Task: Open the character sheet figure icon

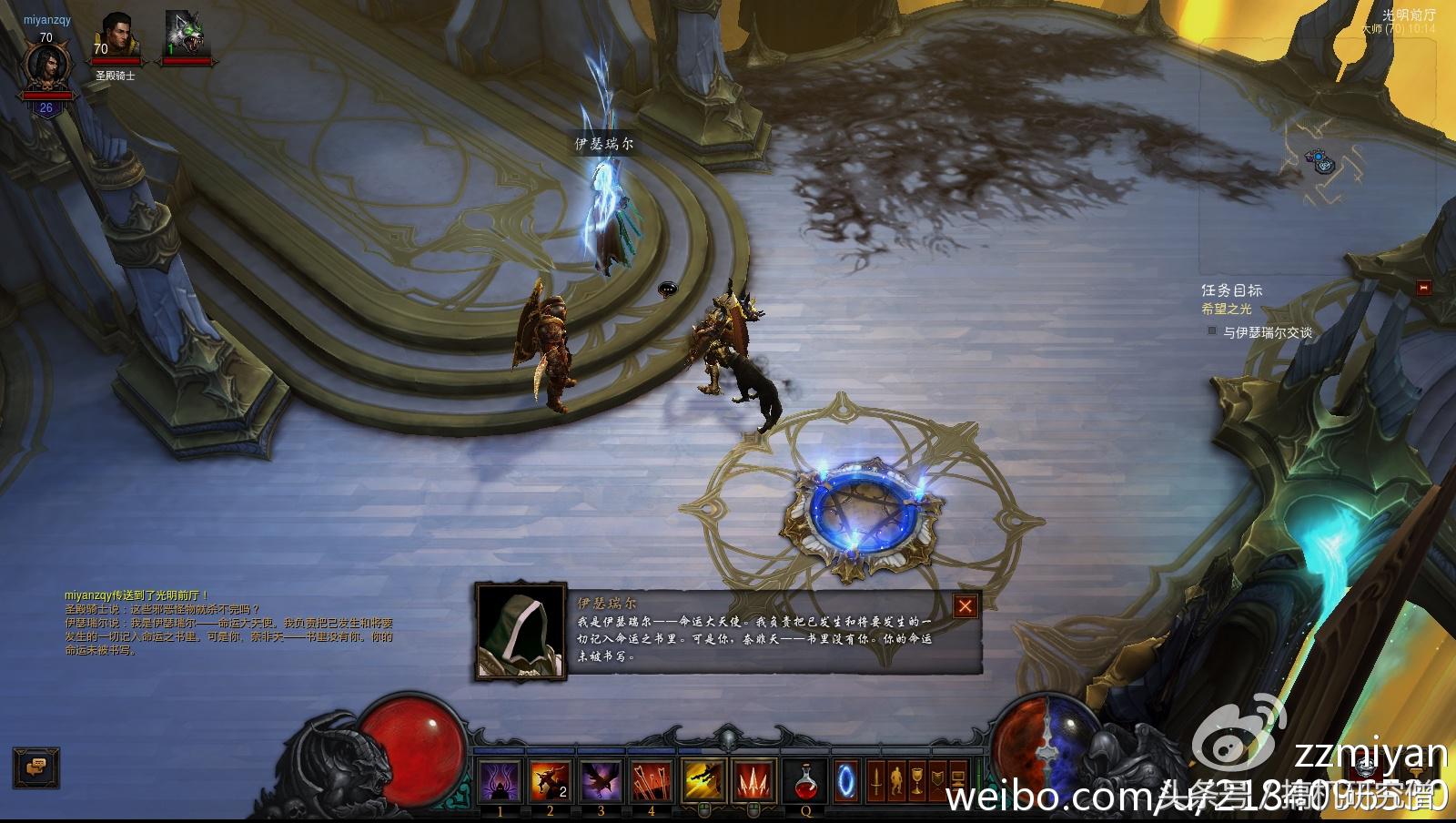Action: [x=896, y=778]
